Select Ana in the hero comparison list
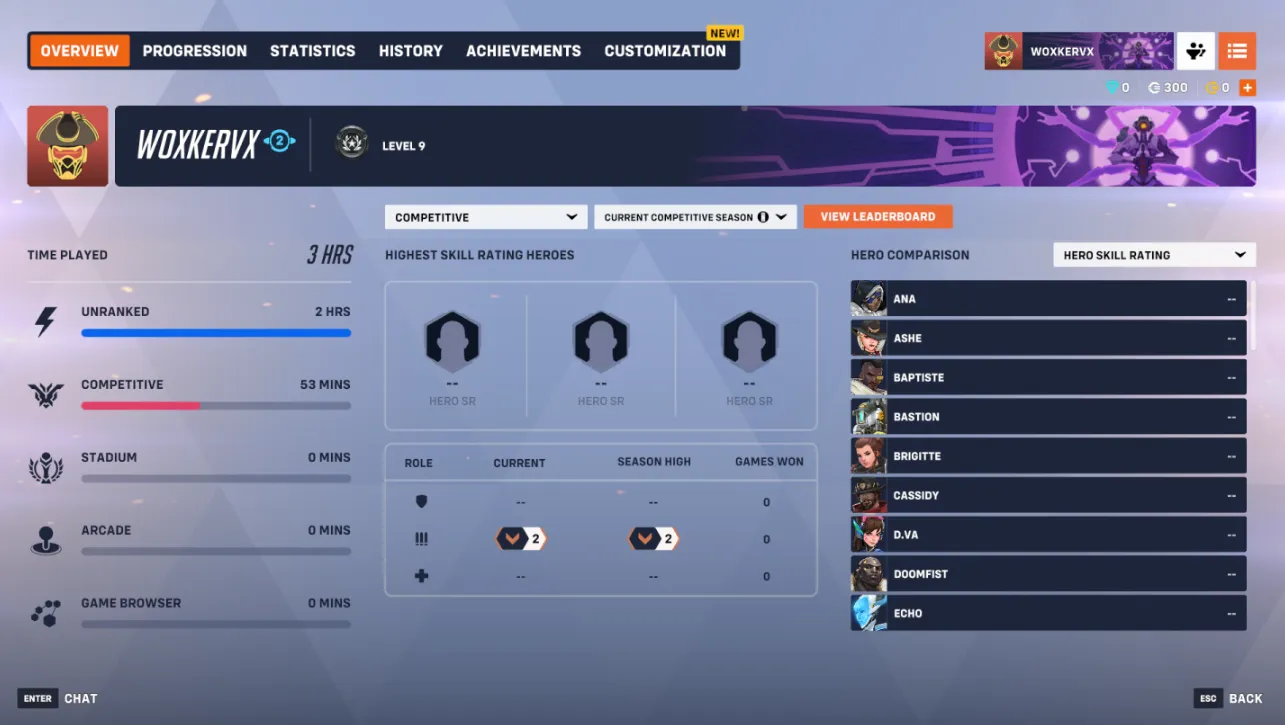 click(1047, 298)
